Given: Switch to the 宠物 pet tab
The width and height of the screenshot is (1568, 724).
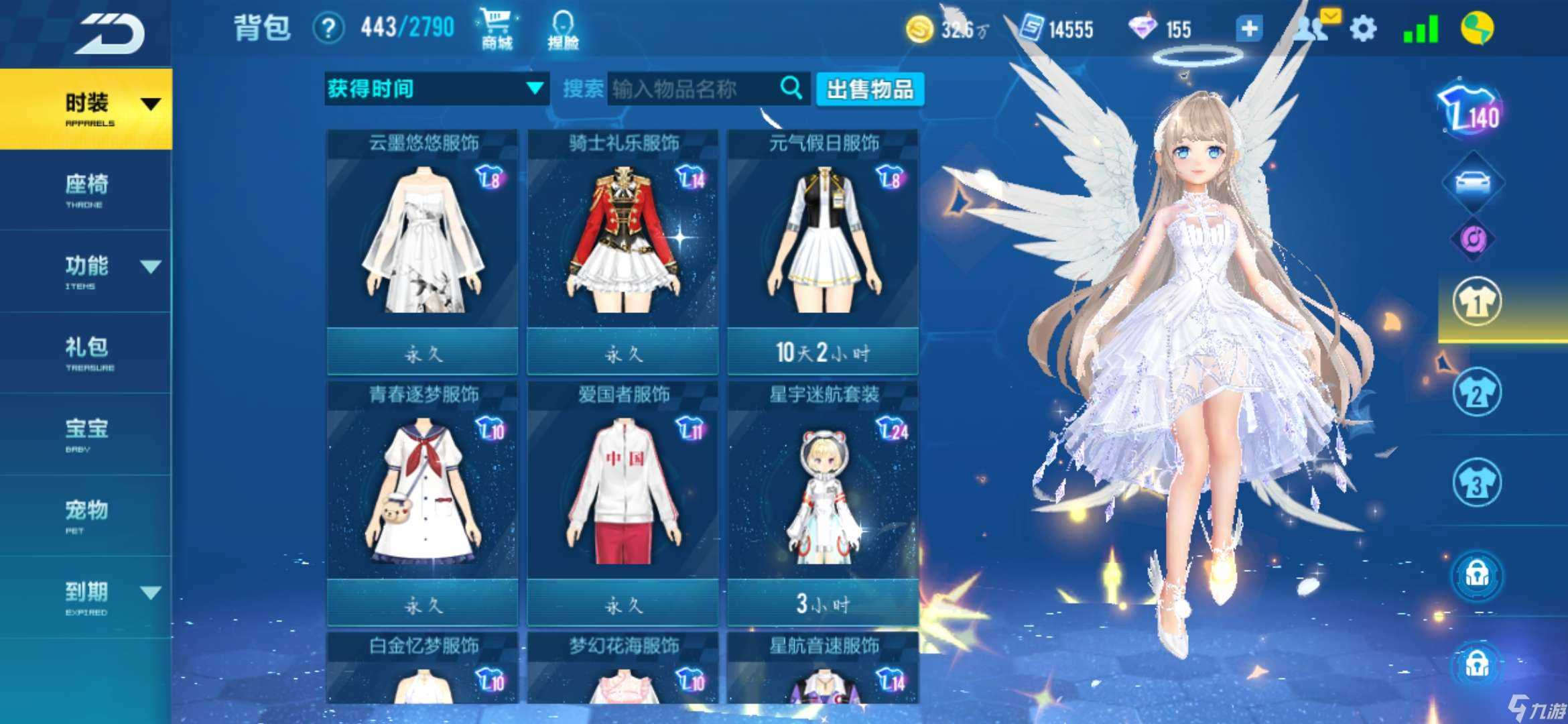Looking at the screenshot, I should tap(87, 515).
